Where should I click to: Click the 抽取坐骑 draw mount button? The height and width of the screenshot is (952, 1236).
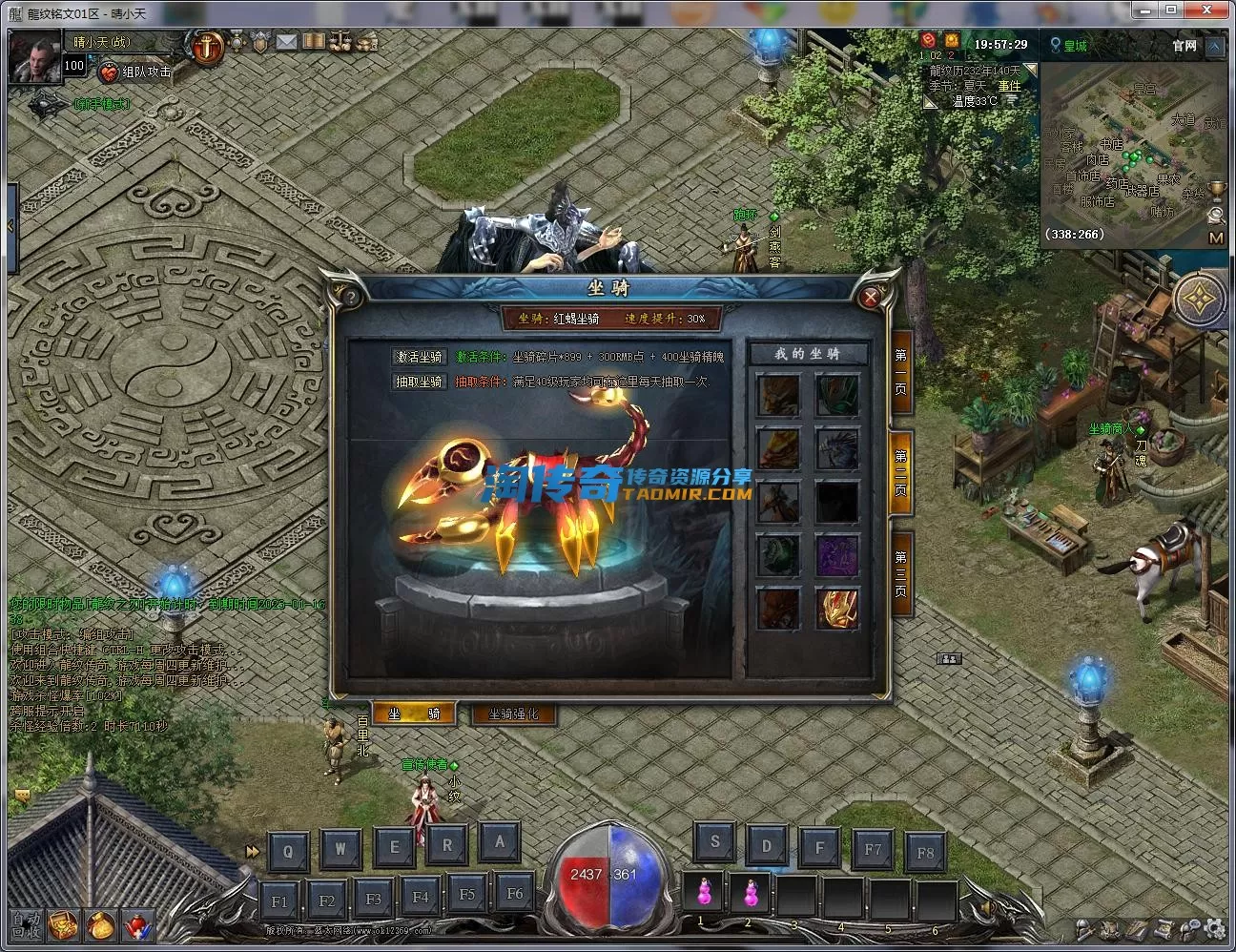point(420,382)
